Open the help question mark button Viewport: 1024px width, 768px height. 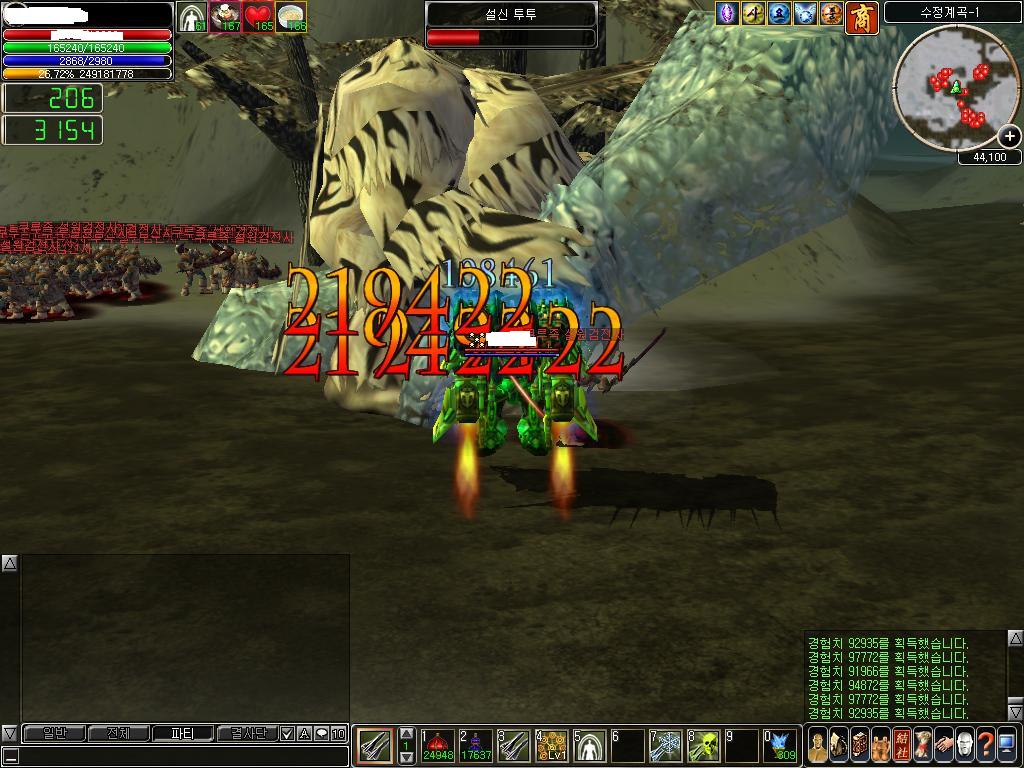click(x=985, y=745)
